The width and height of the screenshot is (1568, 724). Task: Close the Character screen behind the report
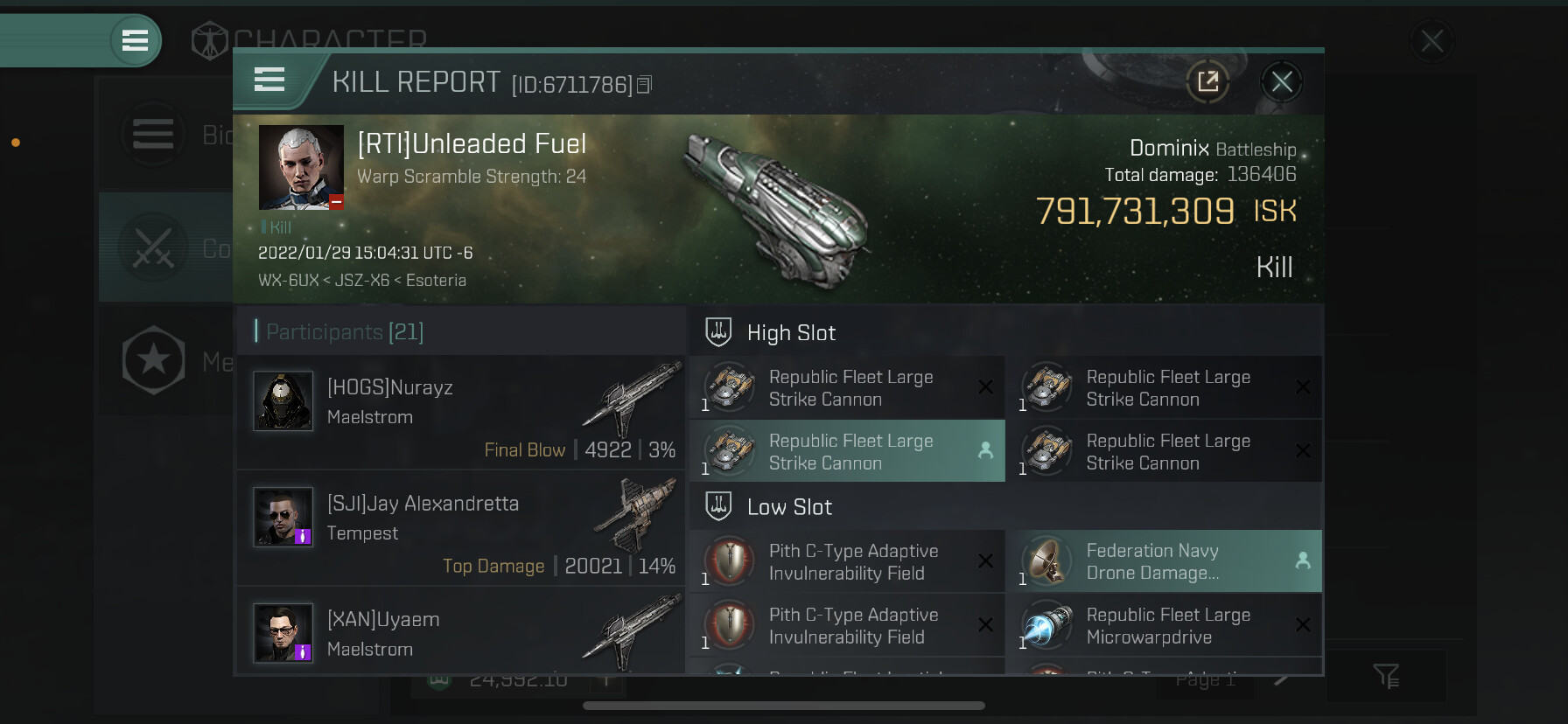coord(1431,41)
